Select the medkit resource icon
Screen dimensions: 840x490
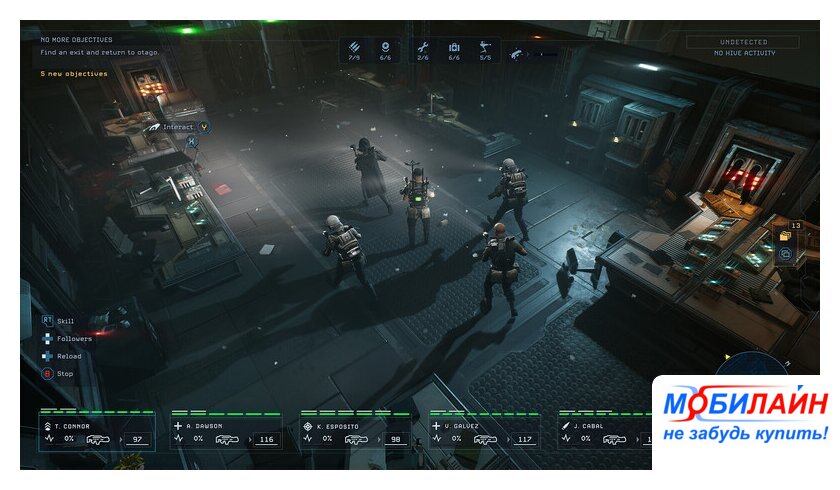coord(454,48)
